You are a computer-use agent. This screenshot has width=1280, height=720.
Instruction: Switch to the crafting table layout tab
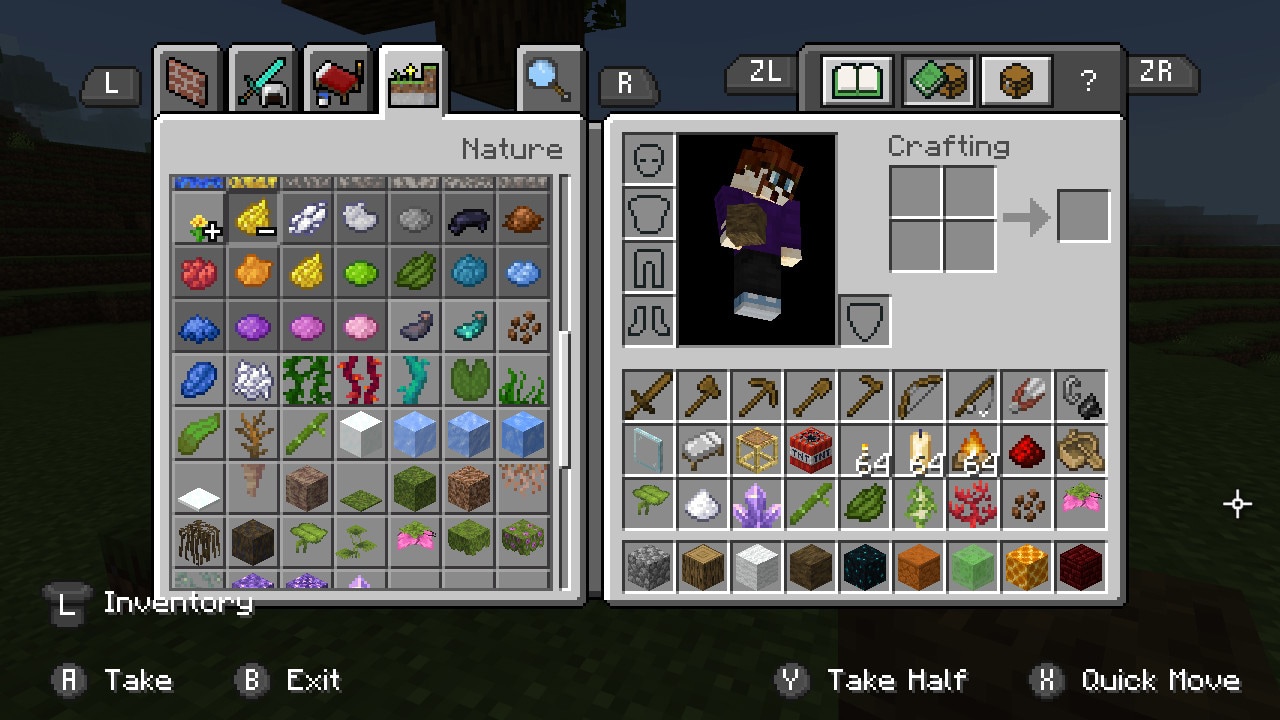[1016, 80]
